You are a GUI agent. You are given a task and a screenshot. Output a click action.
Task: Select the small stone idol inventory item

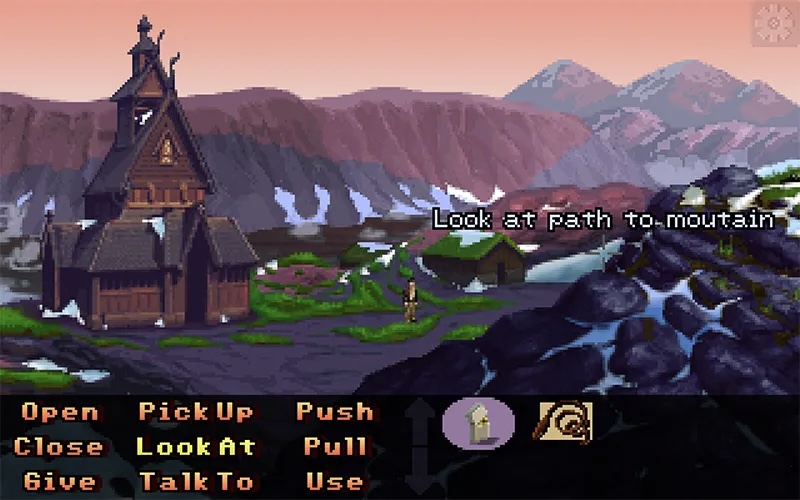click(x=478, y=422)
